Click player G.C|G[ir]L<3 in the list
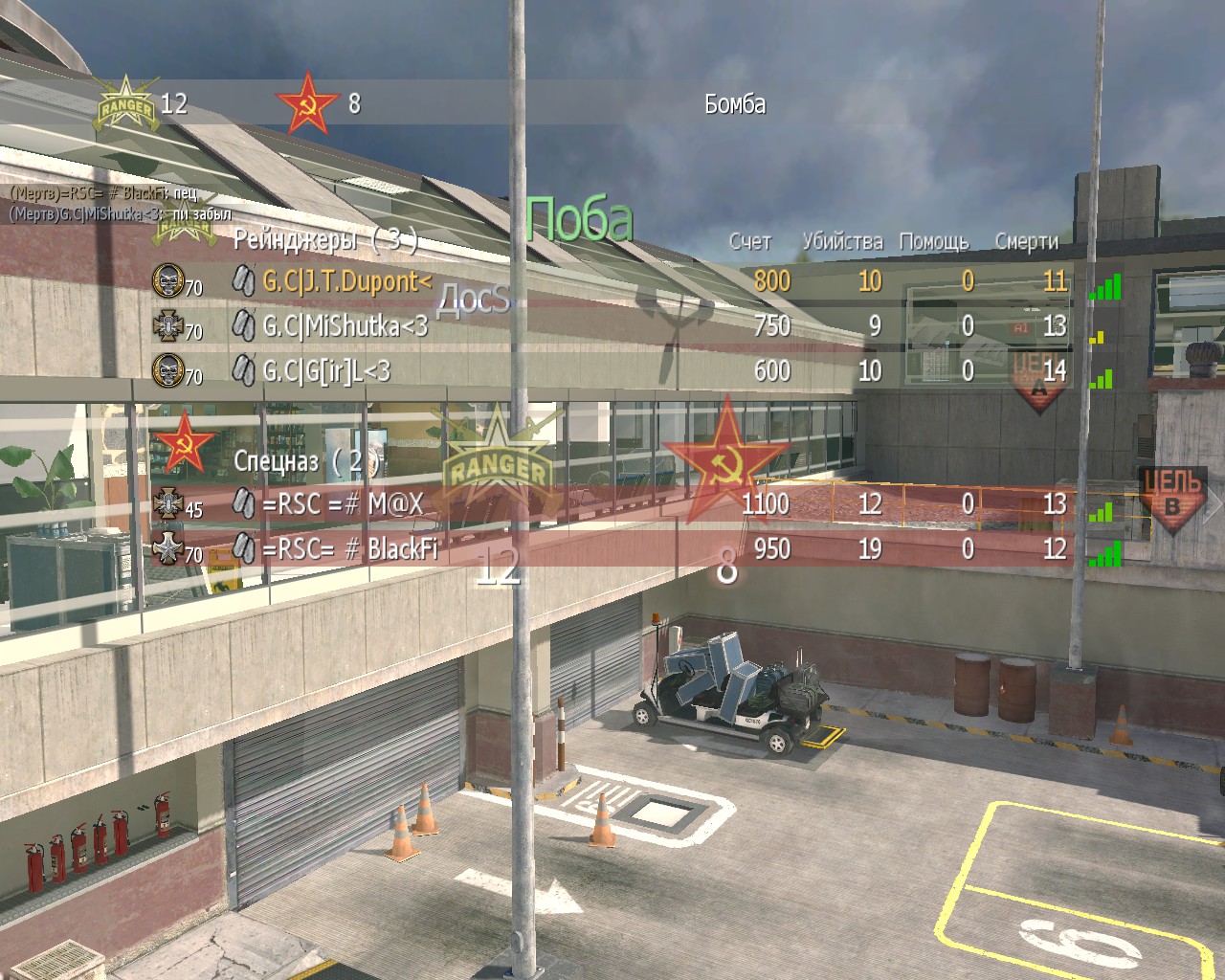Viewport: 1225px width, 980px height. [326, 371]
